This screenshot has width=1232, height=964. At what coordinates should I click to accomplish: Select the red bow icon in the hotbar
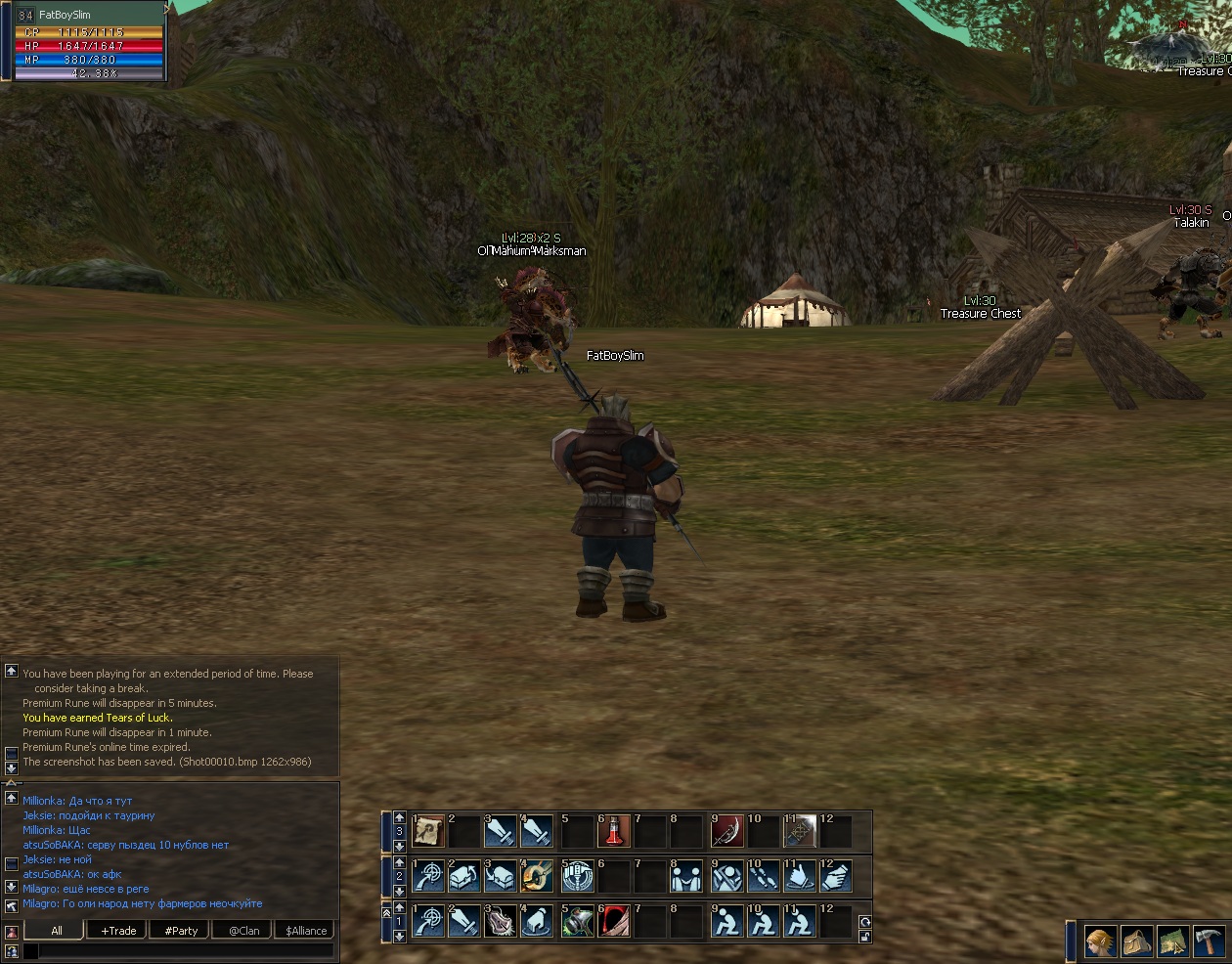(726, 832)
